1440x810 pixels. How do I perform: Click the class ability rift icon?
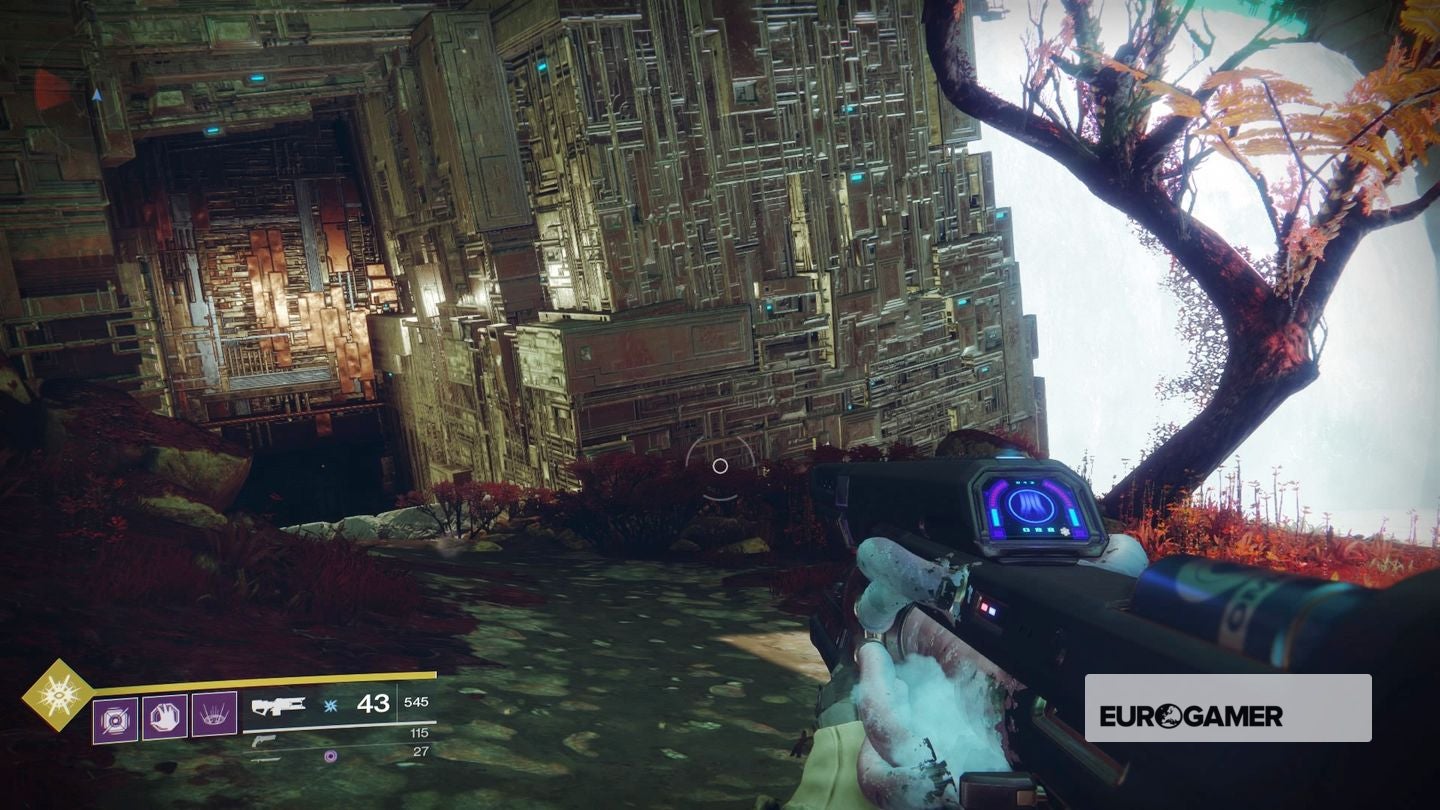point(213,715)
